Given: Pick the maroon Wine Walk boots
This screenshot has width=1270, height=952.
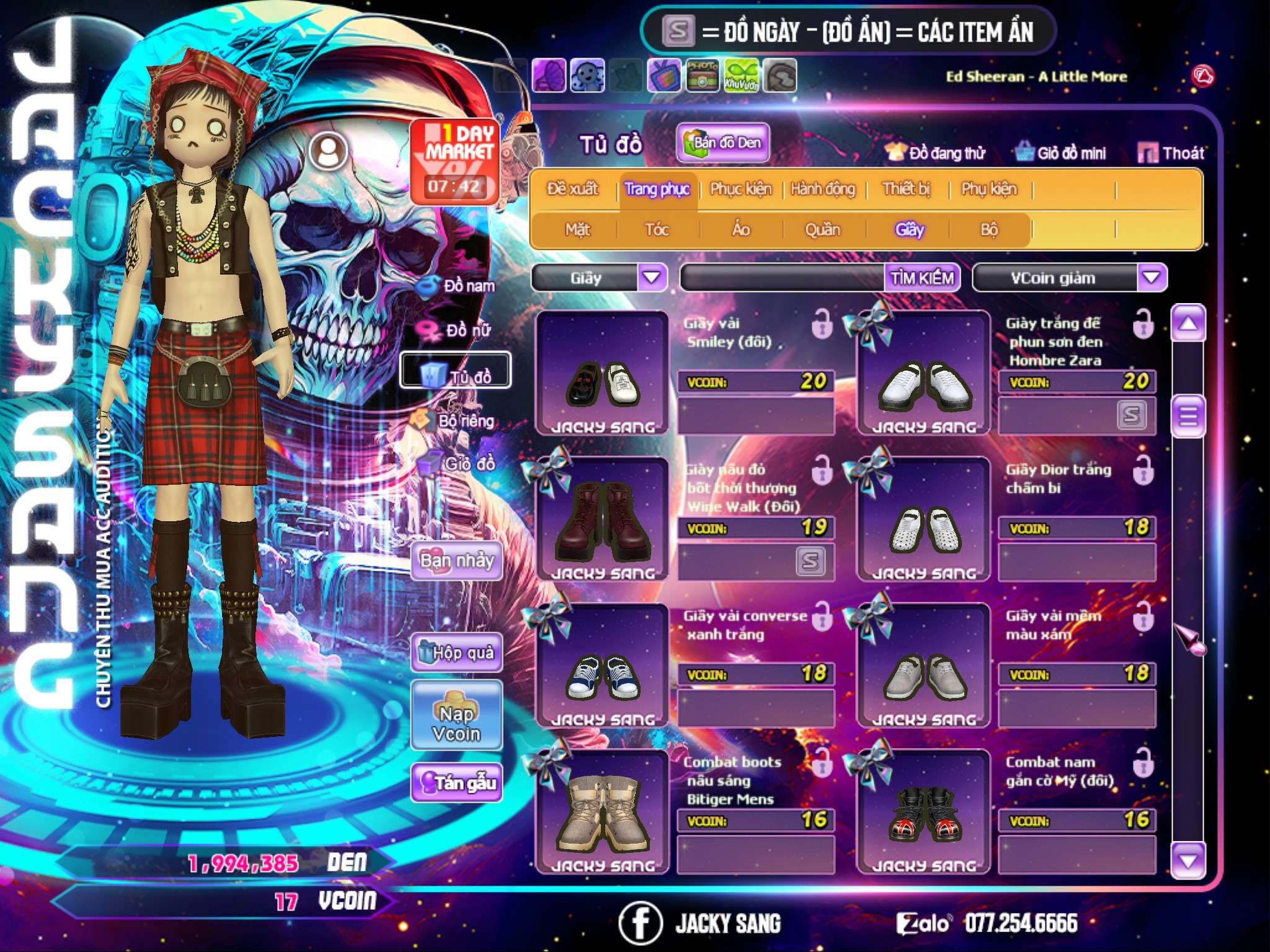Looking at the screenshot, I should [x=602, y=519].
